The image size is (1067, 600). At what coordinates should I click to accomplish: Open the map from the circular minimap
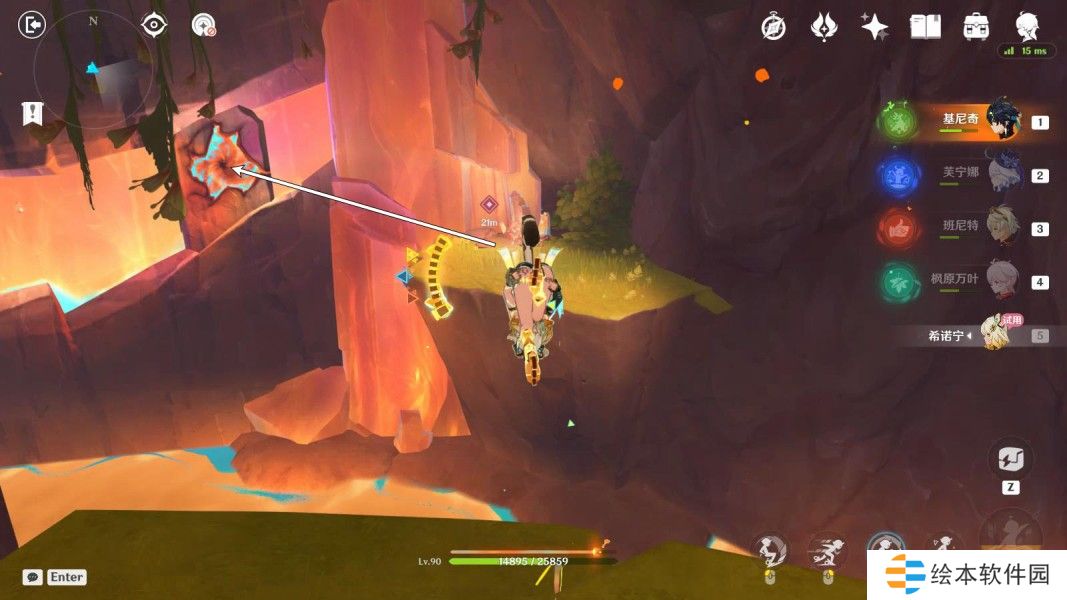coord(93,69)
